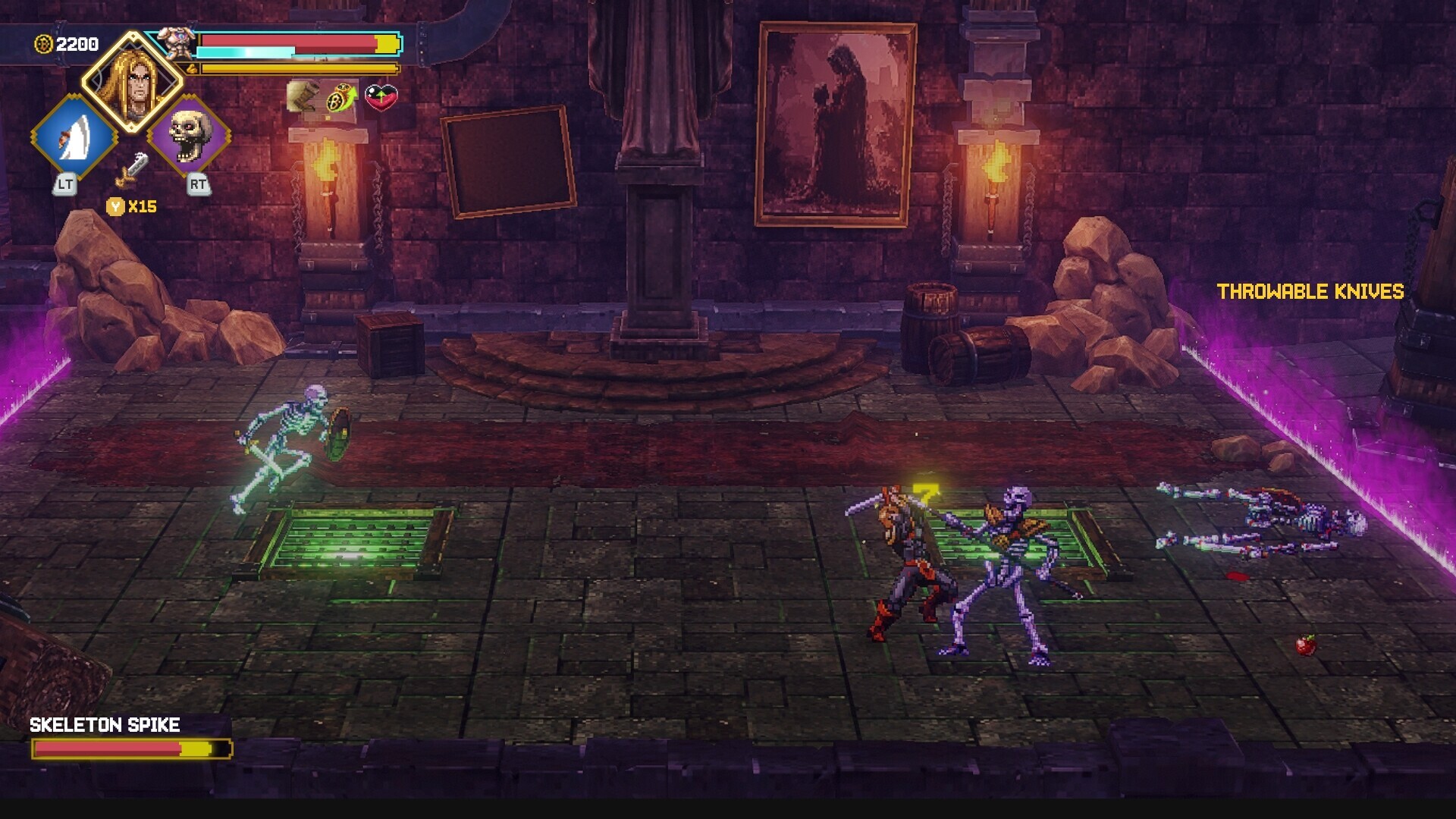The height and width of the screenshot is (819, 1456).
Task: Click the heart upgrade icon with green arrow
Action: [x=380, y=97]
